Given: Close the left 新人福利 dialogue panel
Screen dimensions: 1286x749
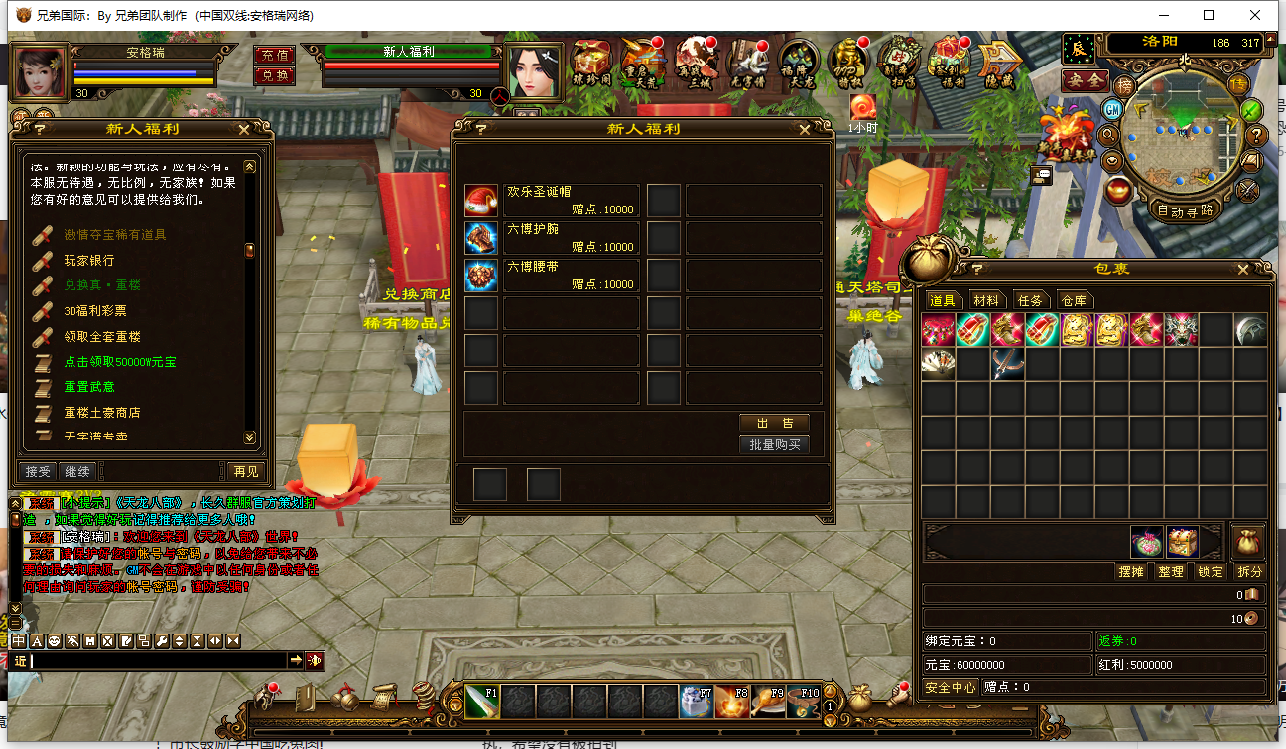Looking at the screenshot, I should 244,129.
